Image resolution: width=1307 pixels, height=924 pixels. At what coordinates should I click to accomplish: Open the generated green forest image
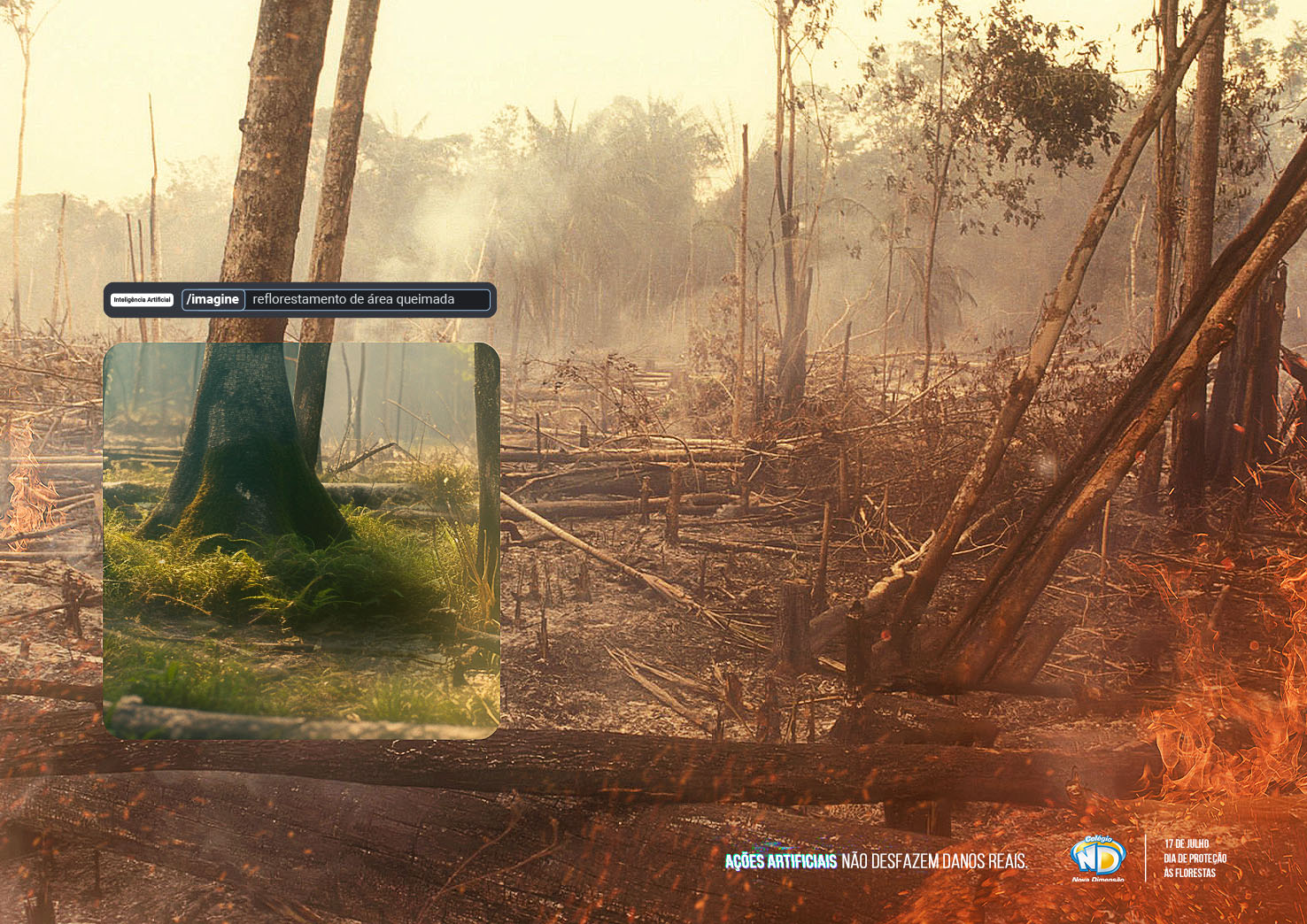[301, 541]
